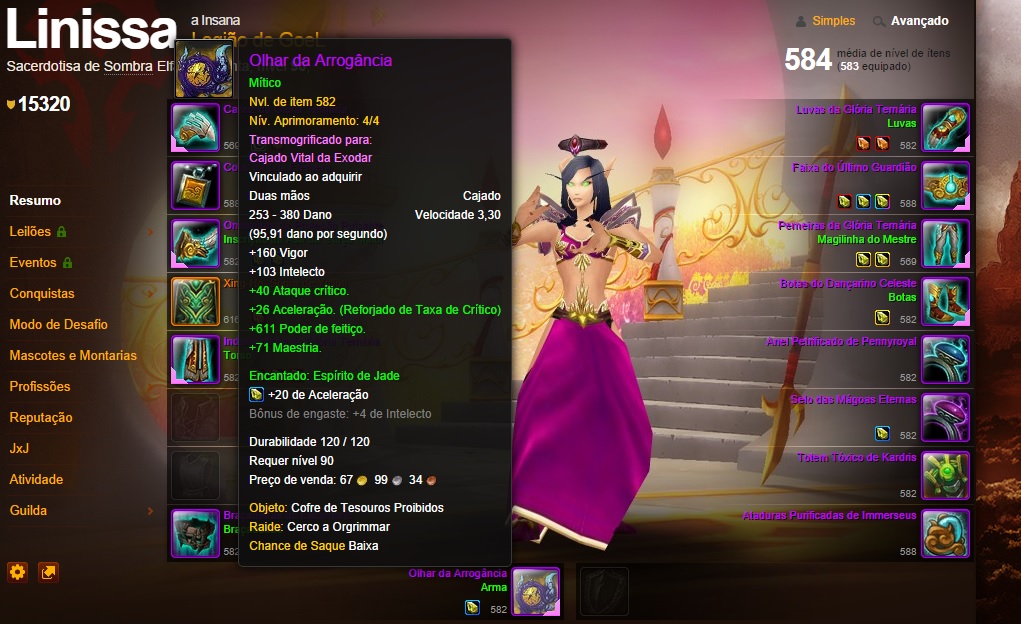Show the Reputação list
This screenshot has width=1021, height=624.
(41, 417)
